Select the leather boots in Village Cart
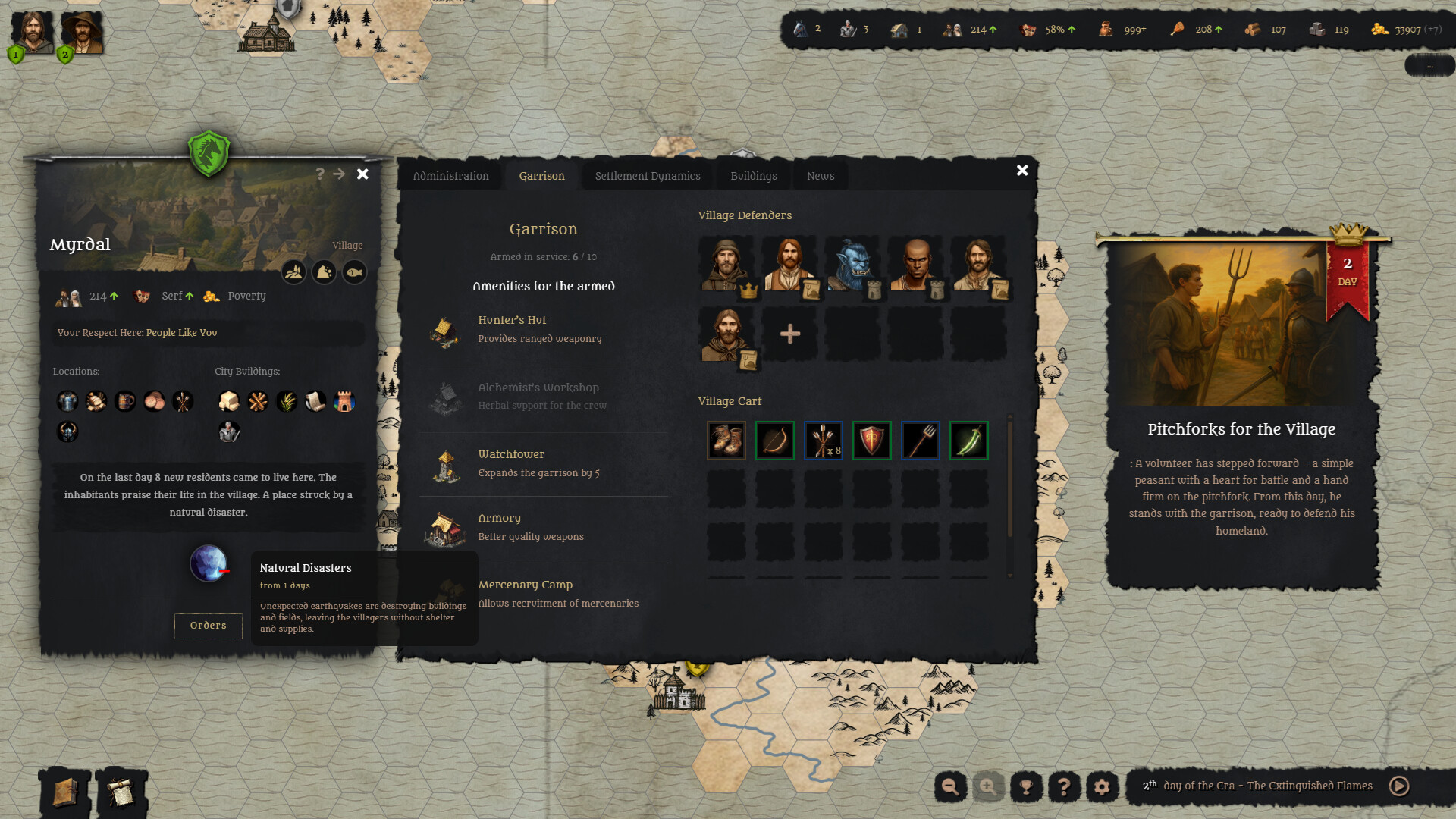The width and height of the screenshot is (1456, 819). click(726, 441)
